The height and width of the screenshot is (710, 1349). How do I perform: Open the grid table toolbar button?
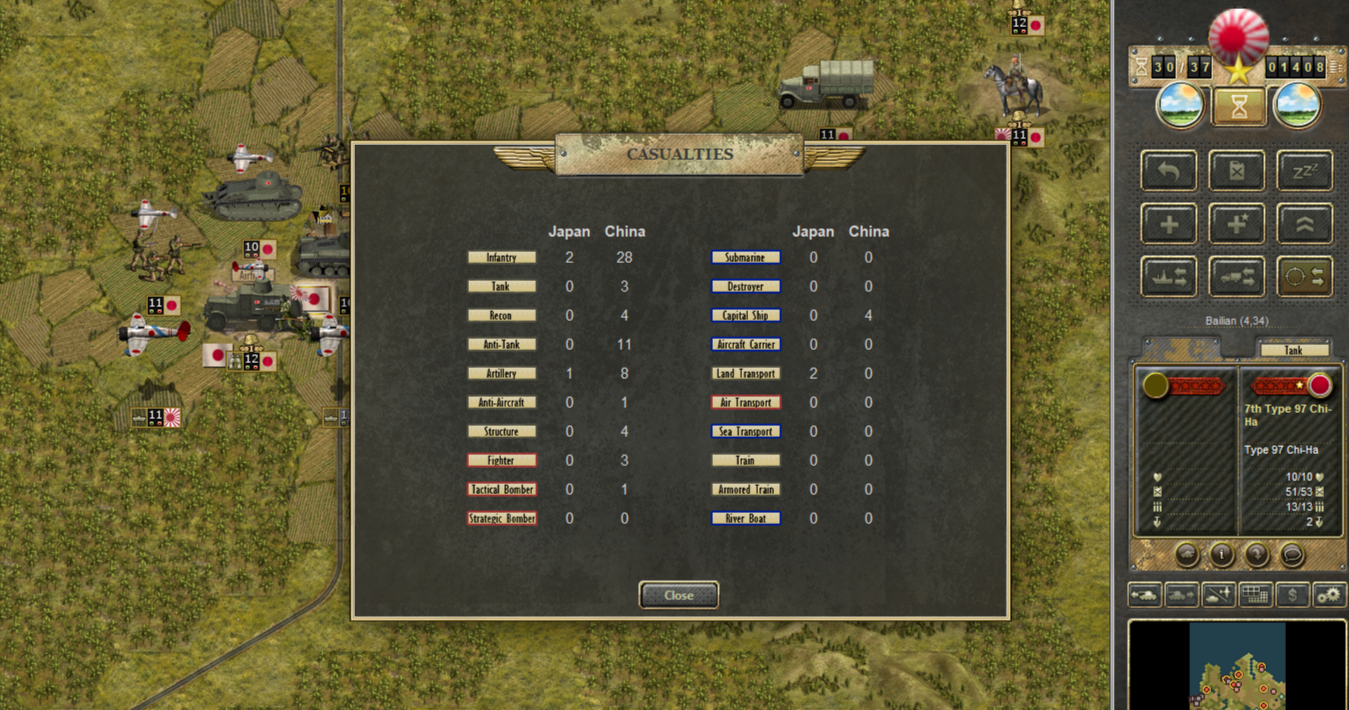tap(1255, 595)
